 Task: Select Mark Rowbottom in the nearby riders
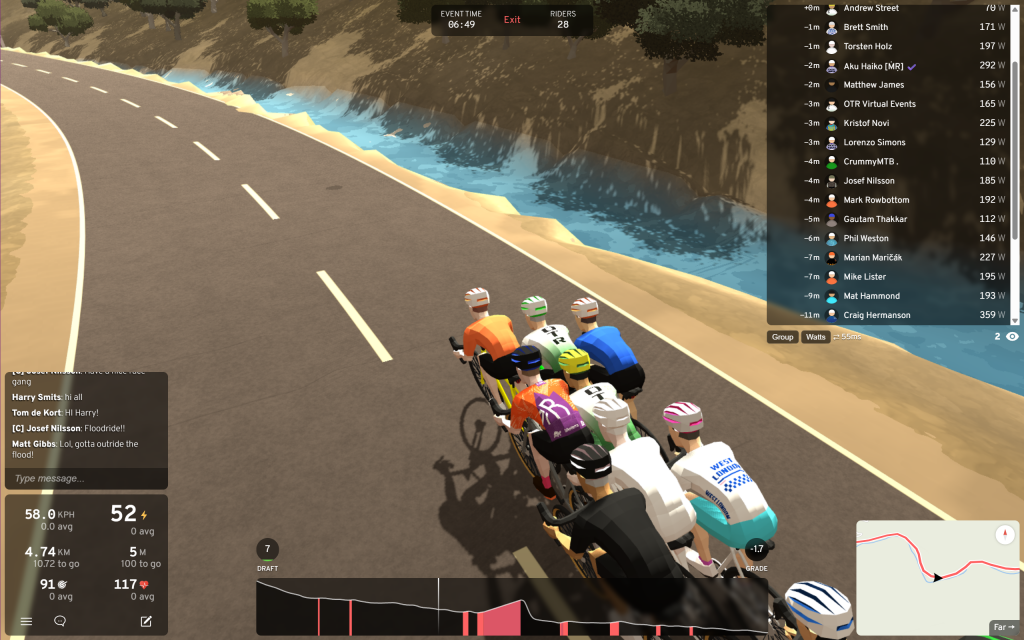click(x=874, y=200)
